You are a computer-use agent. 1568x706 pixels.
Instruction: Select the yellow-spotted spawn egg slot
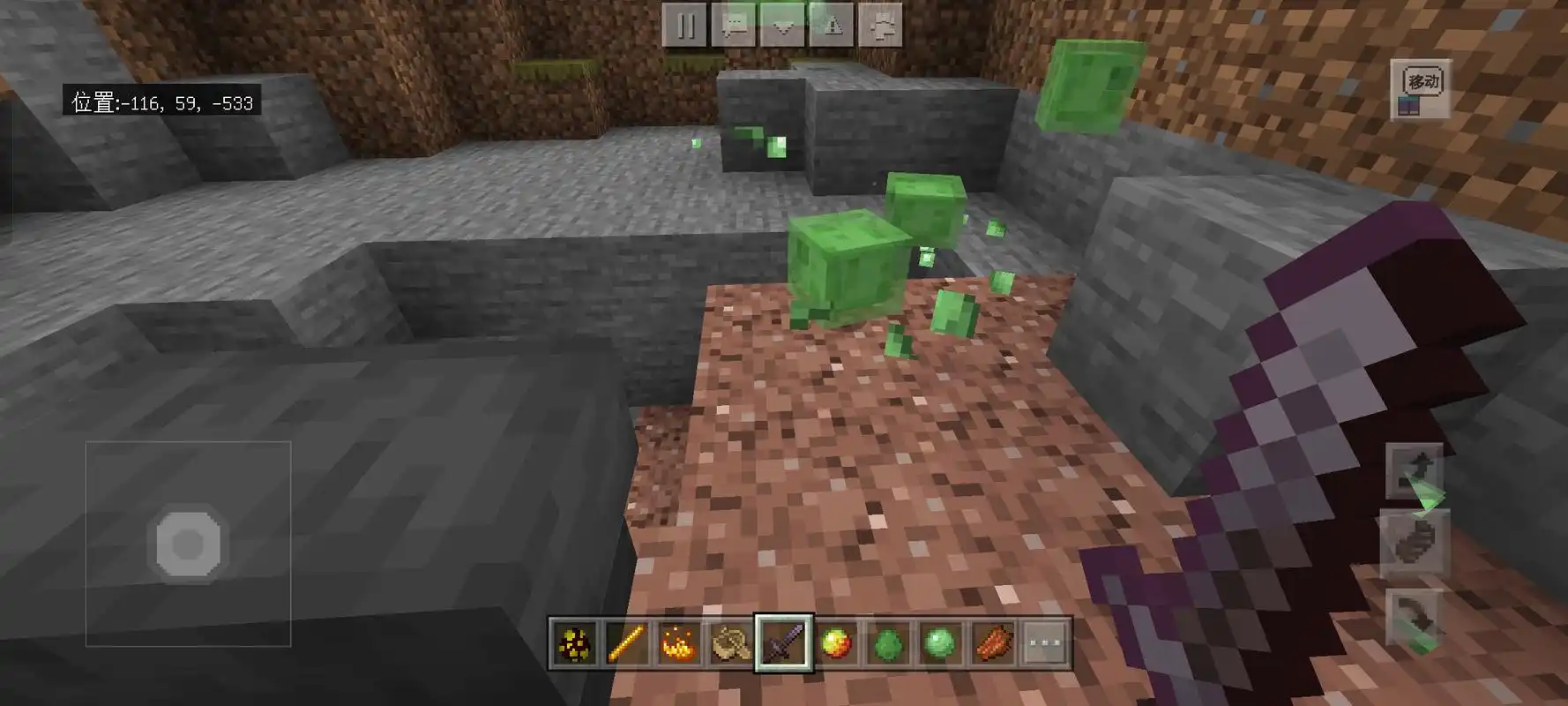pos(575,643)
